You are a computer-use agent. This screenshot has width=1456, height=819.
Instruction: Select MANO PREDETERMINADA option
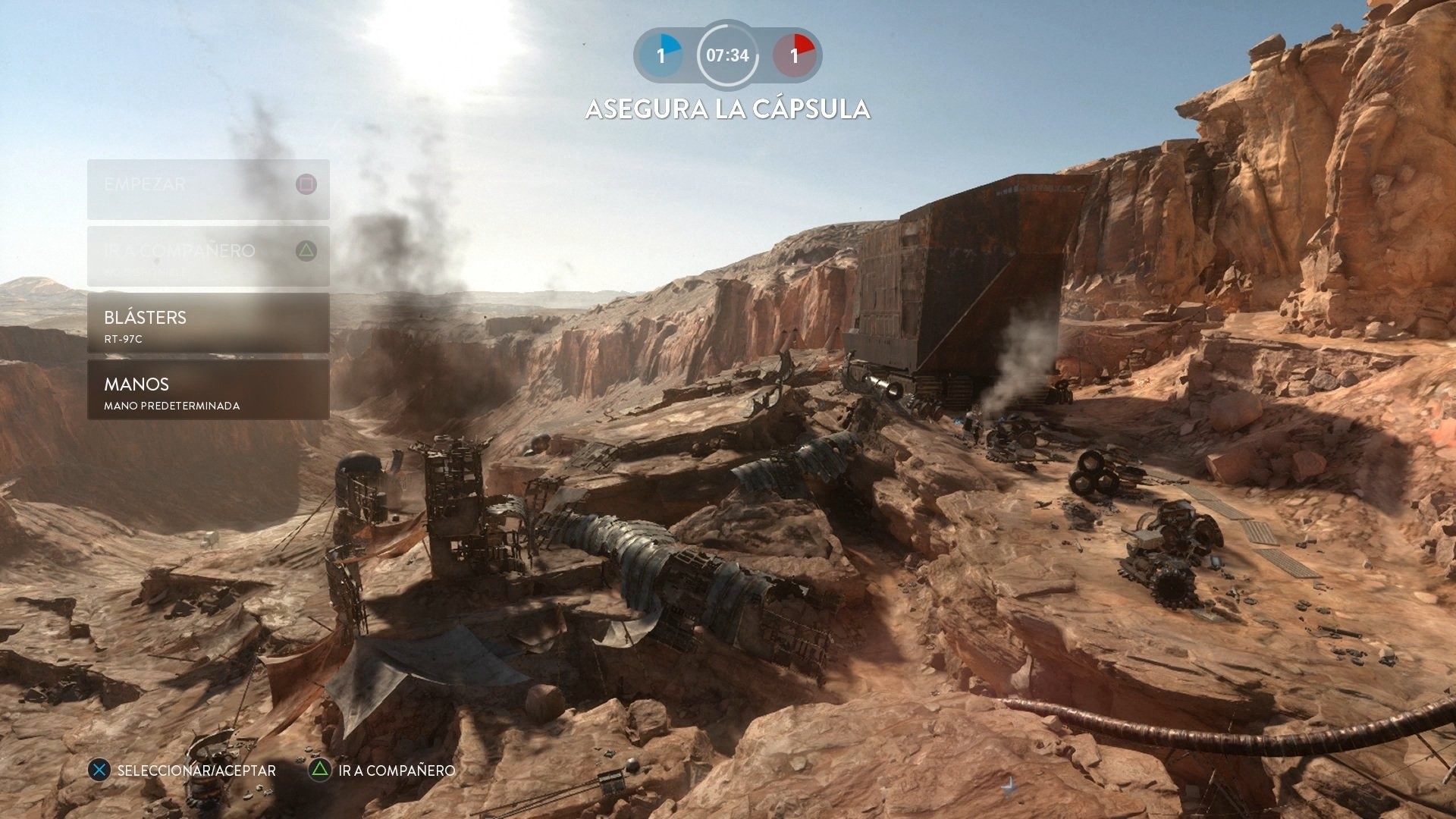tap(171, 406)
